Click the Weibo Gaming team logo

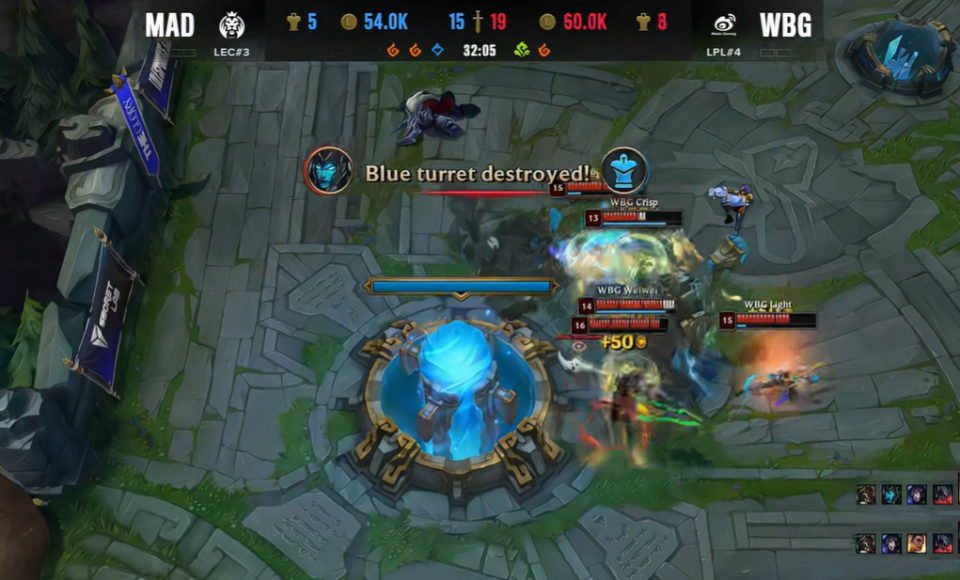[724, 25]
